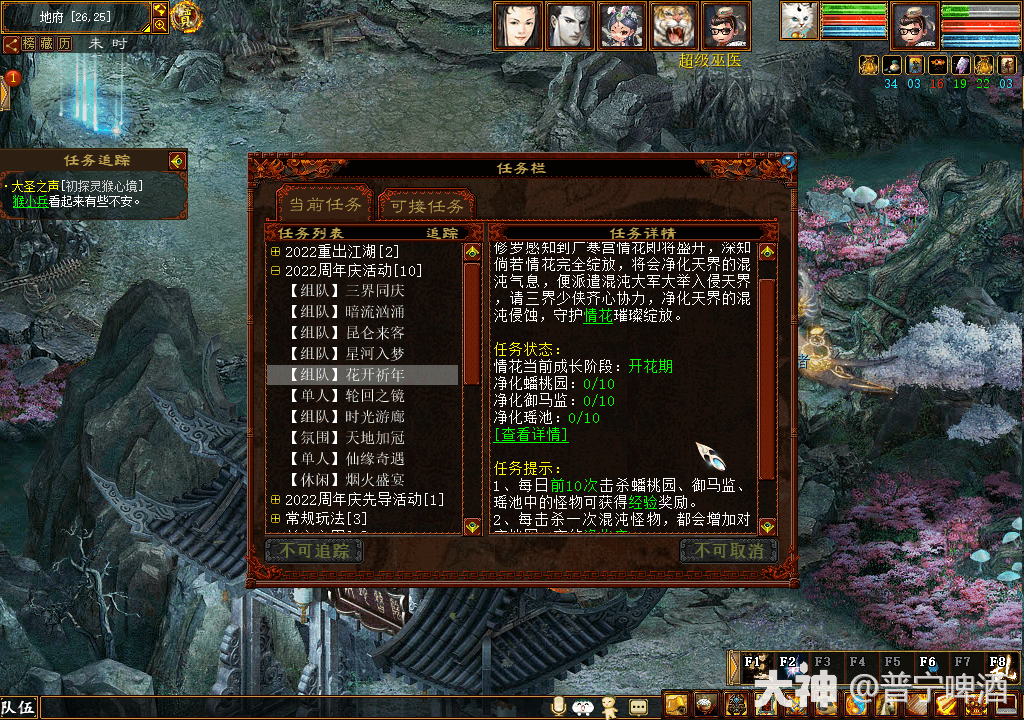Switch to the 可接任务 tab
The image size is (1024, 720).
427,206
